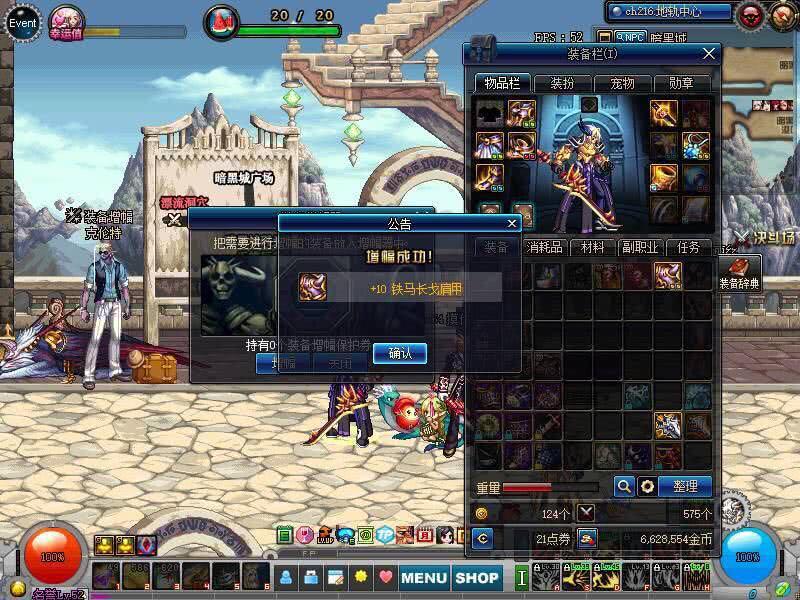Click the Event button
Screen dimensions: 800x600
click(22, 21)
